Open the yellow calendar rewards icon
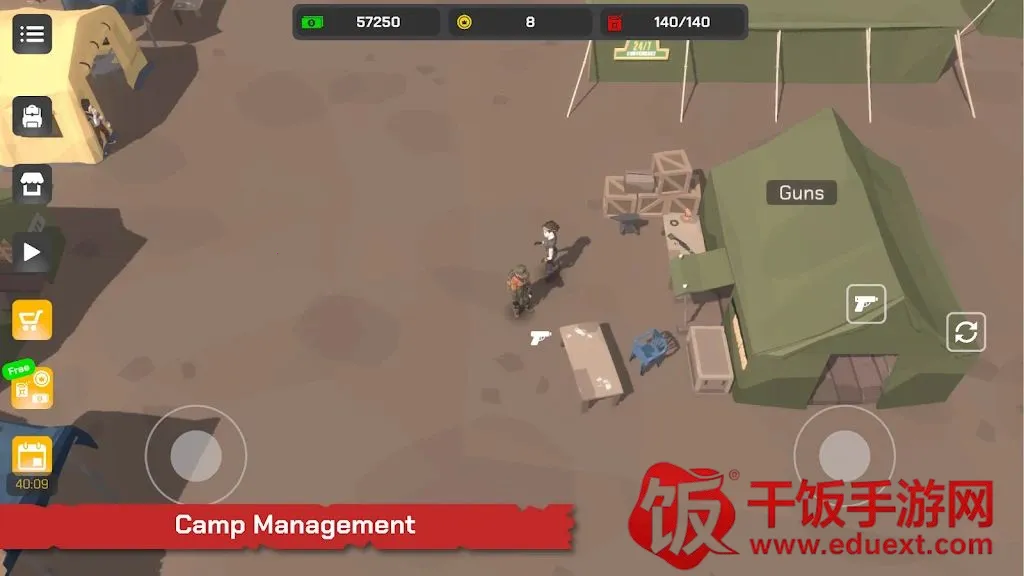This screenshot has width=1024, height=576. point(32,456)
